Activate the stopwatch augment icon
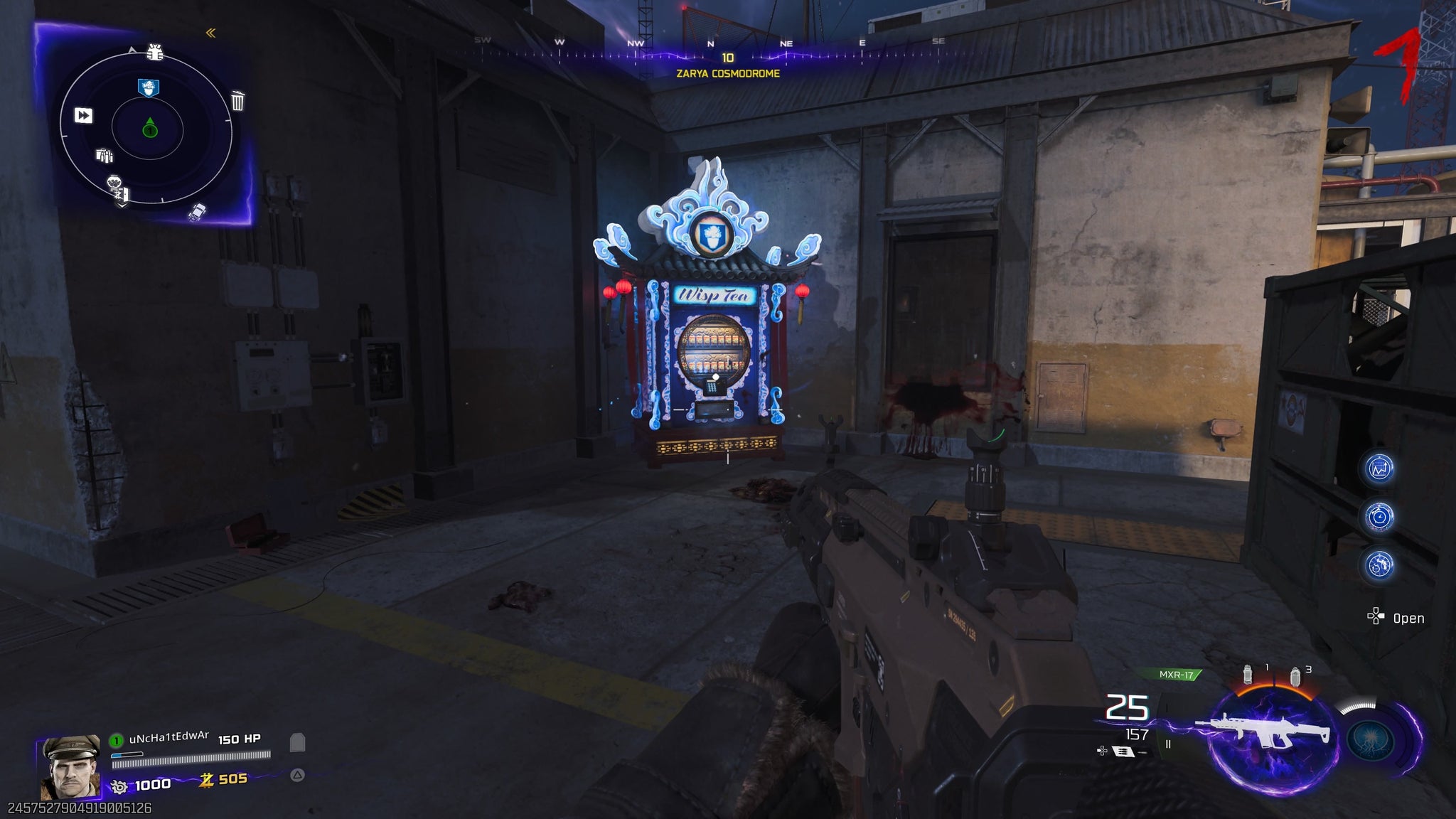Viewport: 1456px width, 819px height. tap(1379, 517)
